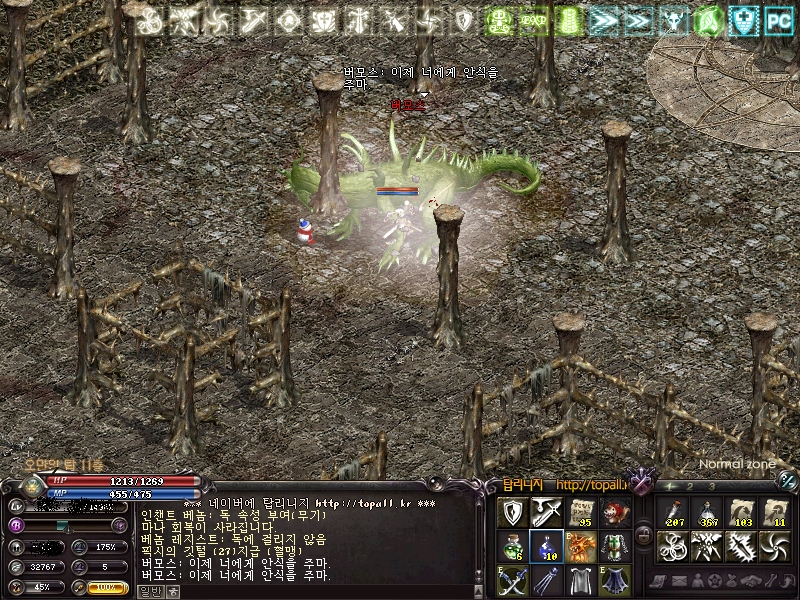Viewport: 800px width, 600px height.
Task: Switch to hotbar page 2
Action: (691, 486)
